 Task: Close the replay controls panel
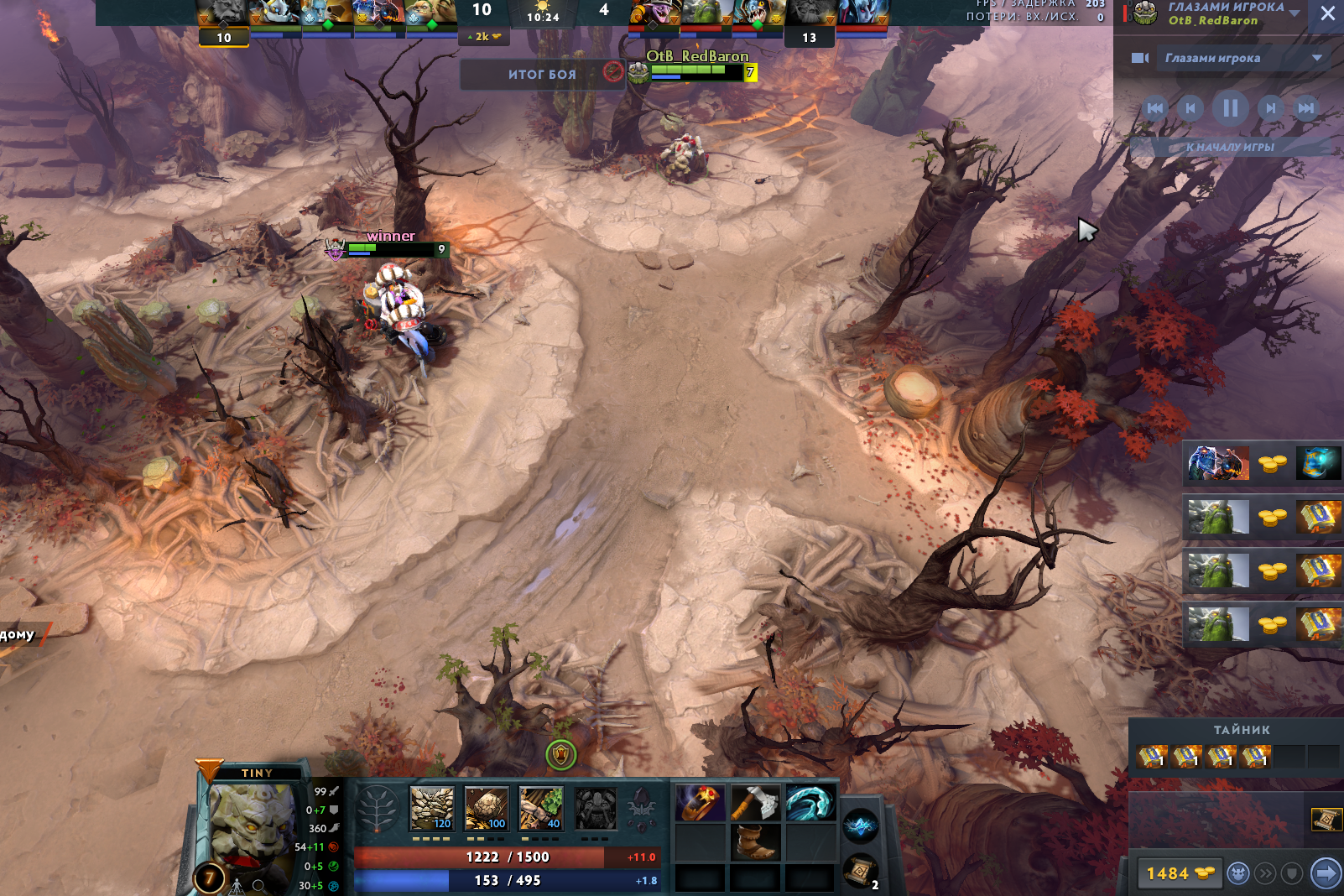1327,13
